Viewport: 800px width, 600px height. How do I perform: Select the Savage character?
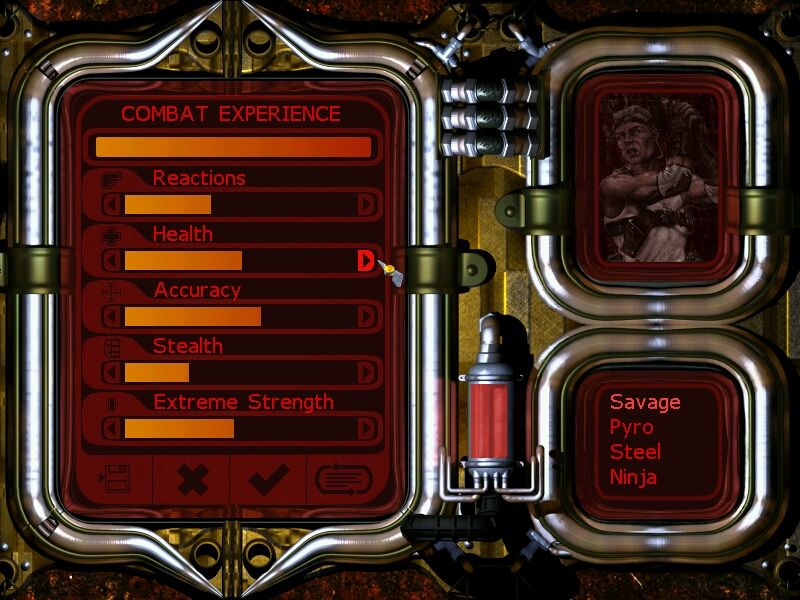(x=645, y=402)
